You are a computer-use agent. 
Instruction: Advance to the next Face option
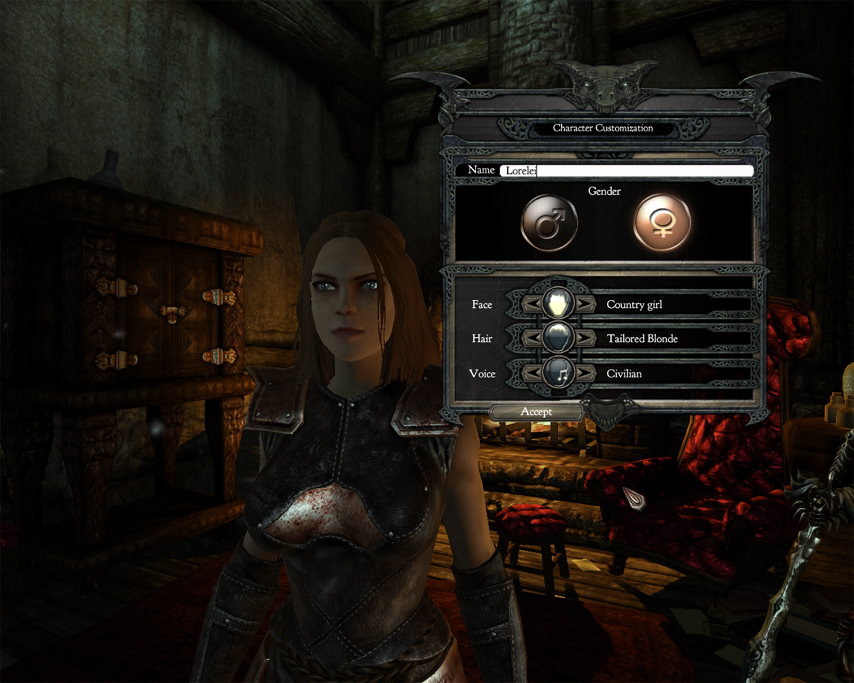point(585,304)
